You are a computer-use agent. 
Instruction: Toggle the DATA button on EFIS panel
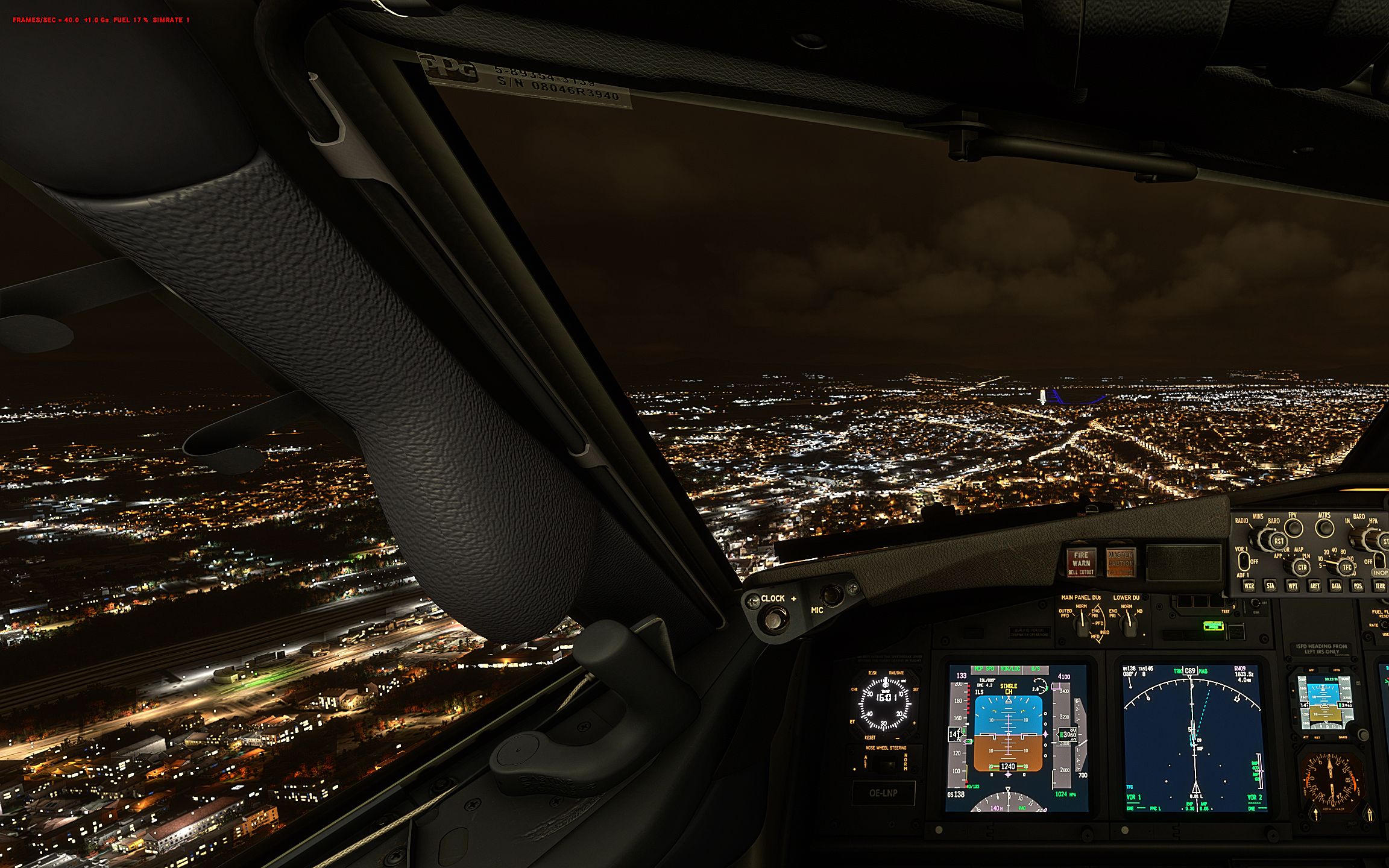(1336, 585)
